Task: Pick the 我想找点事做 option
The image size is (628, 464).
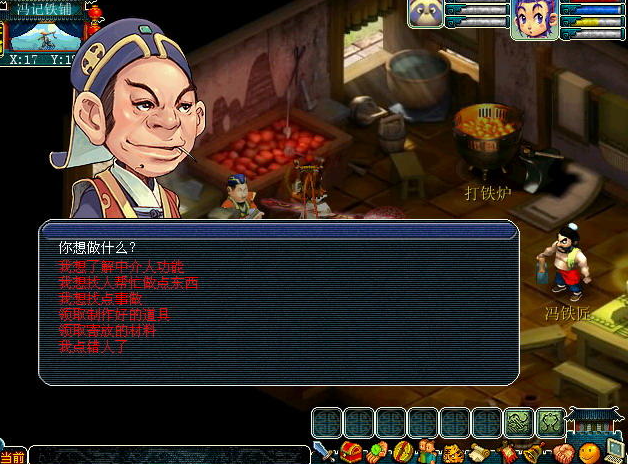Action: click(100, 298)
